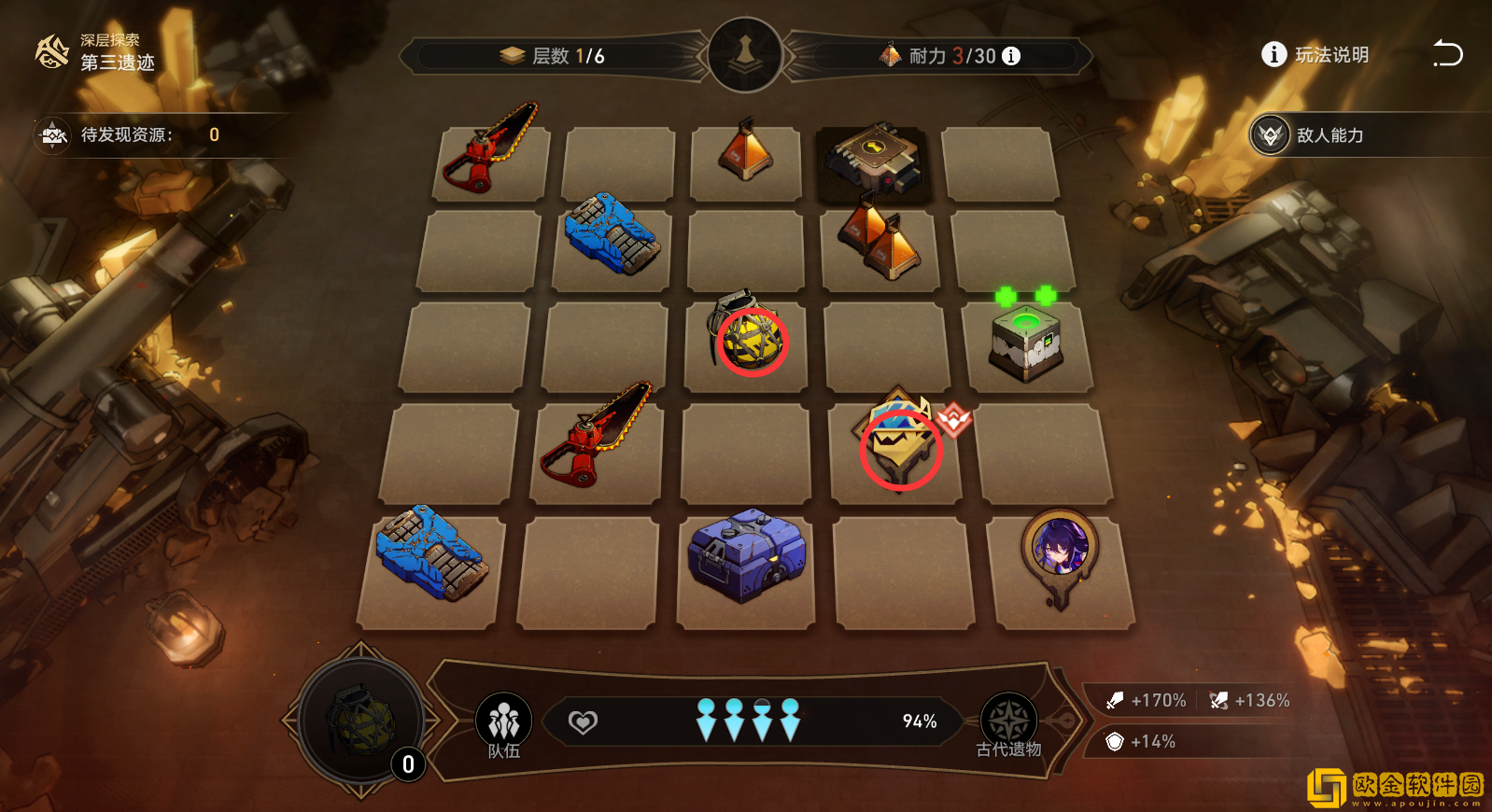
Task: Open the 古代遗物 ancient relics panel
Action: [1008, 723]
